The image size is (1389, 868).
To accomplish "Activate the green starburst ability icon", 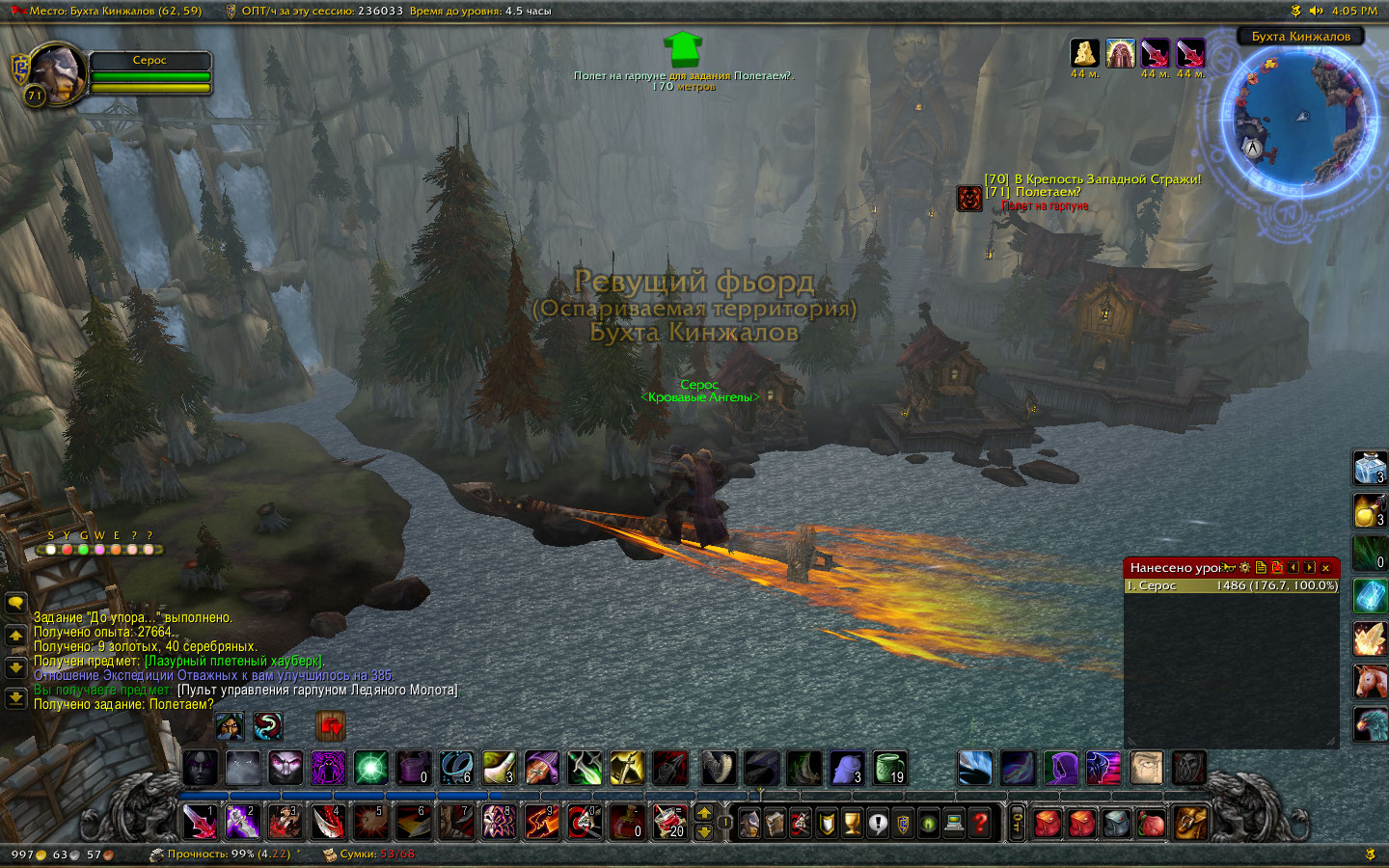I will coord(370,769).
